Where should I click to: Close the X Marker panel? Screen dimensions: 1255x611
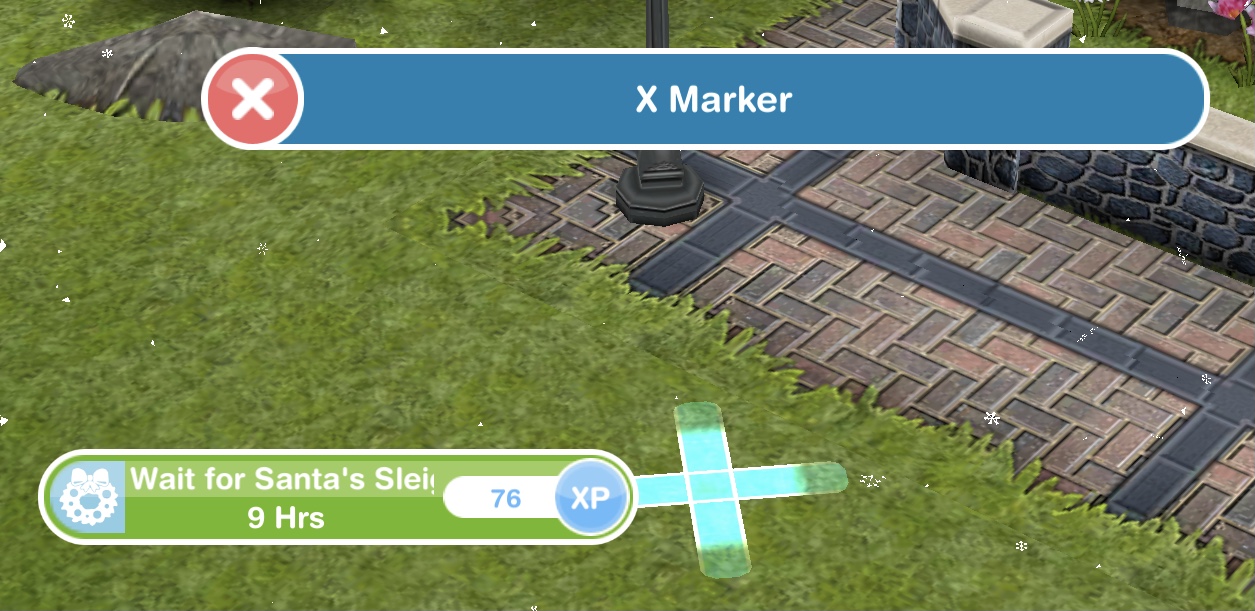253,99
